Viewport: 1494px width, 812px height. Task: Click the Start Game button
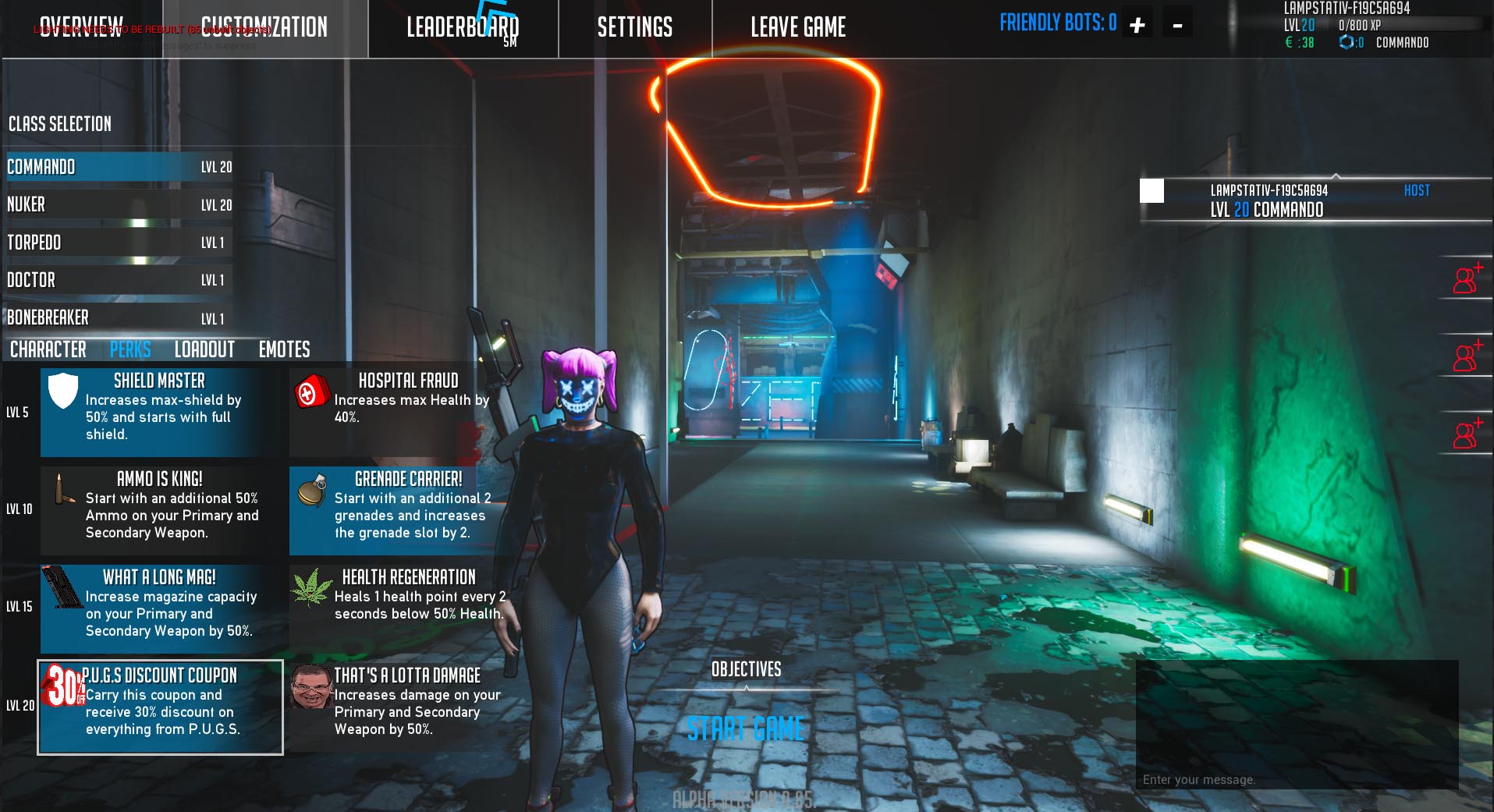click(x=745, y=730)
